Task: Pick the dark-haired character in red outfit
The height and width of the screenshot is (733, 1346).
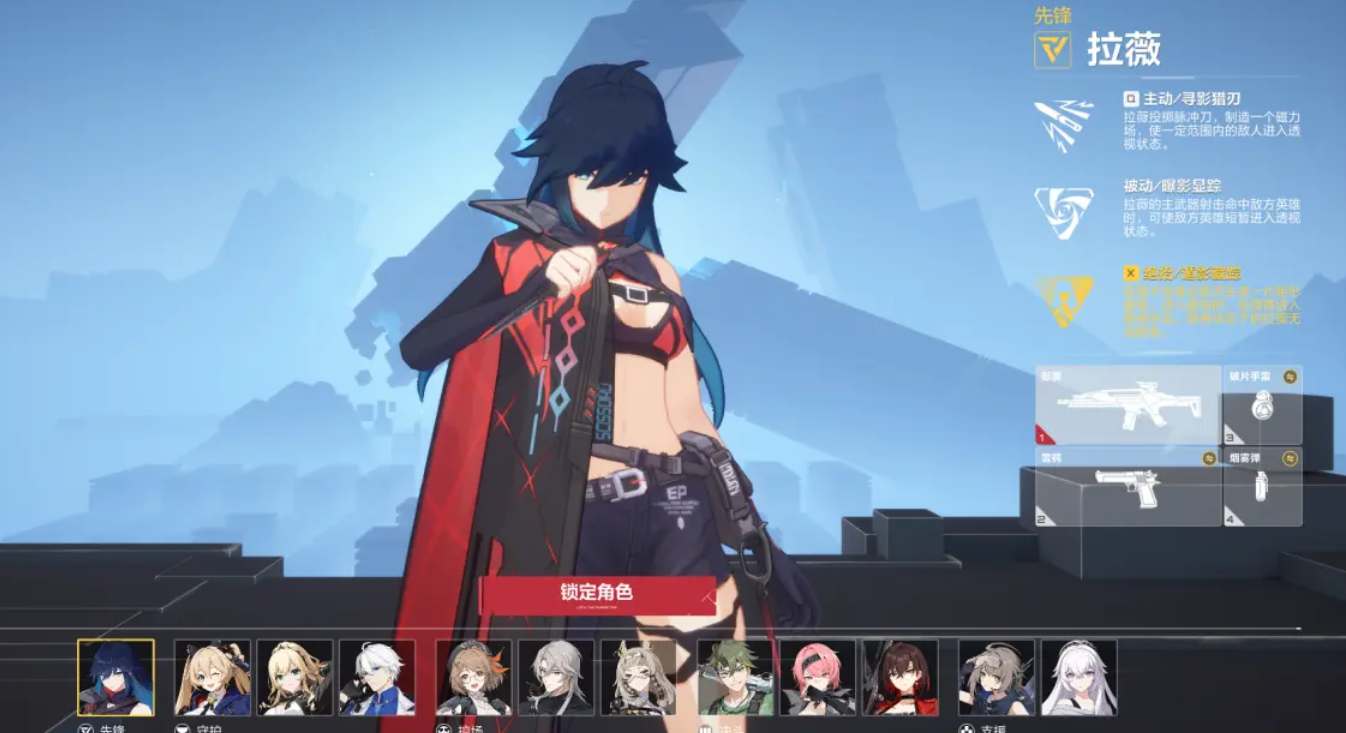Action: 900,677
